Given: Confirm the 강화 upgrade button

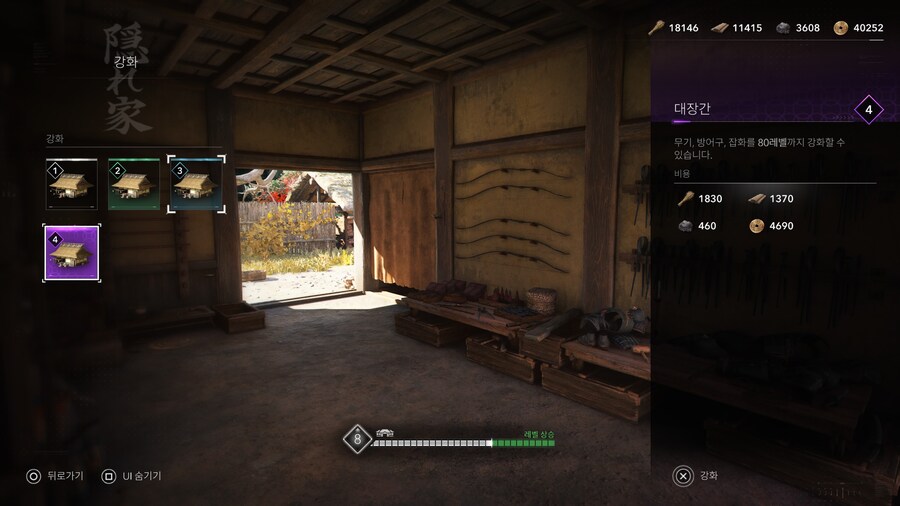Looking at the screenshot, I should [697, 476].
